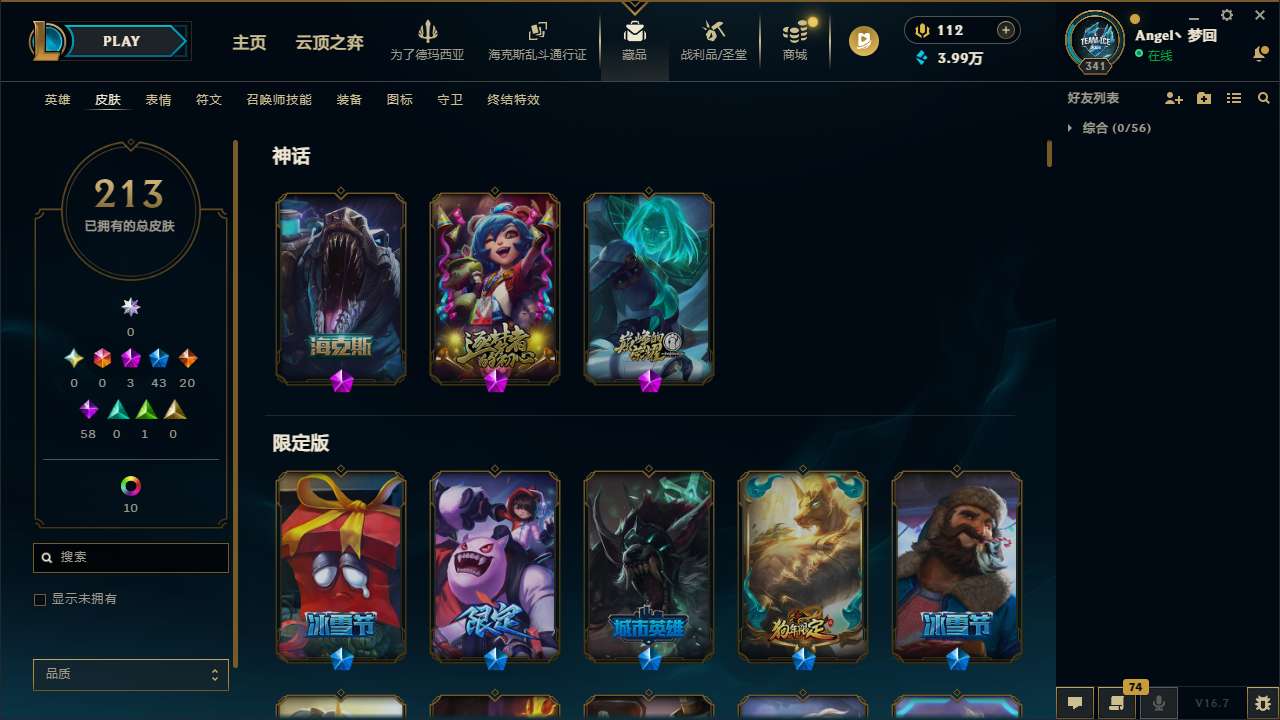The width and height of the screenshot is (1280, 720).
Task: Expand the 综合 (0/56) friends group
Action: pyautogui.click(x=1072, y=128)
